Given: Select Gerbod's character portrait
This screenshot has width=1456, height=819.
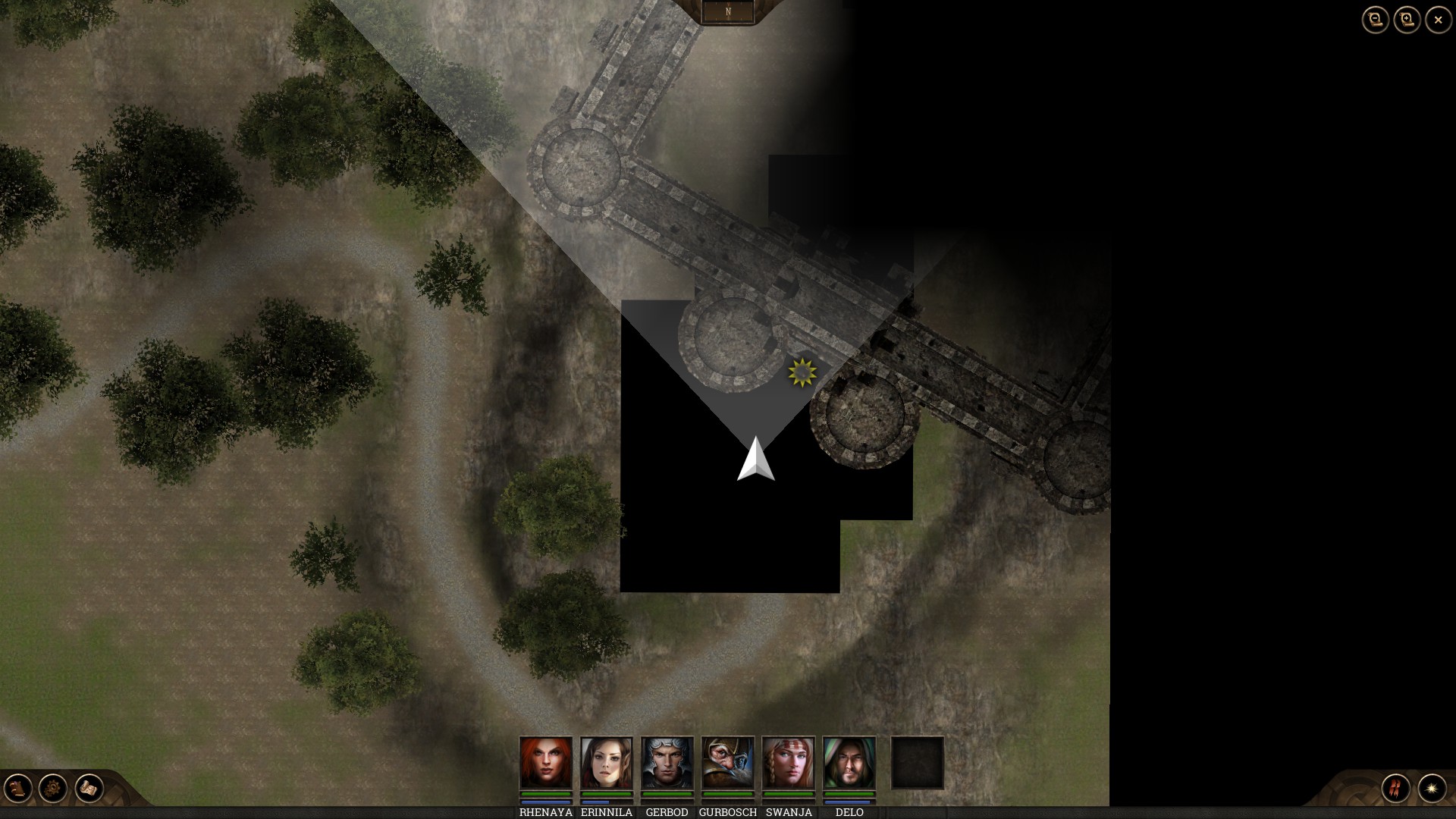Looking at the screenshot, I should (667, 763).
